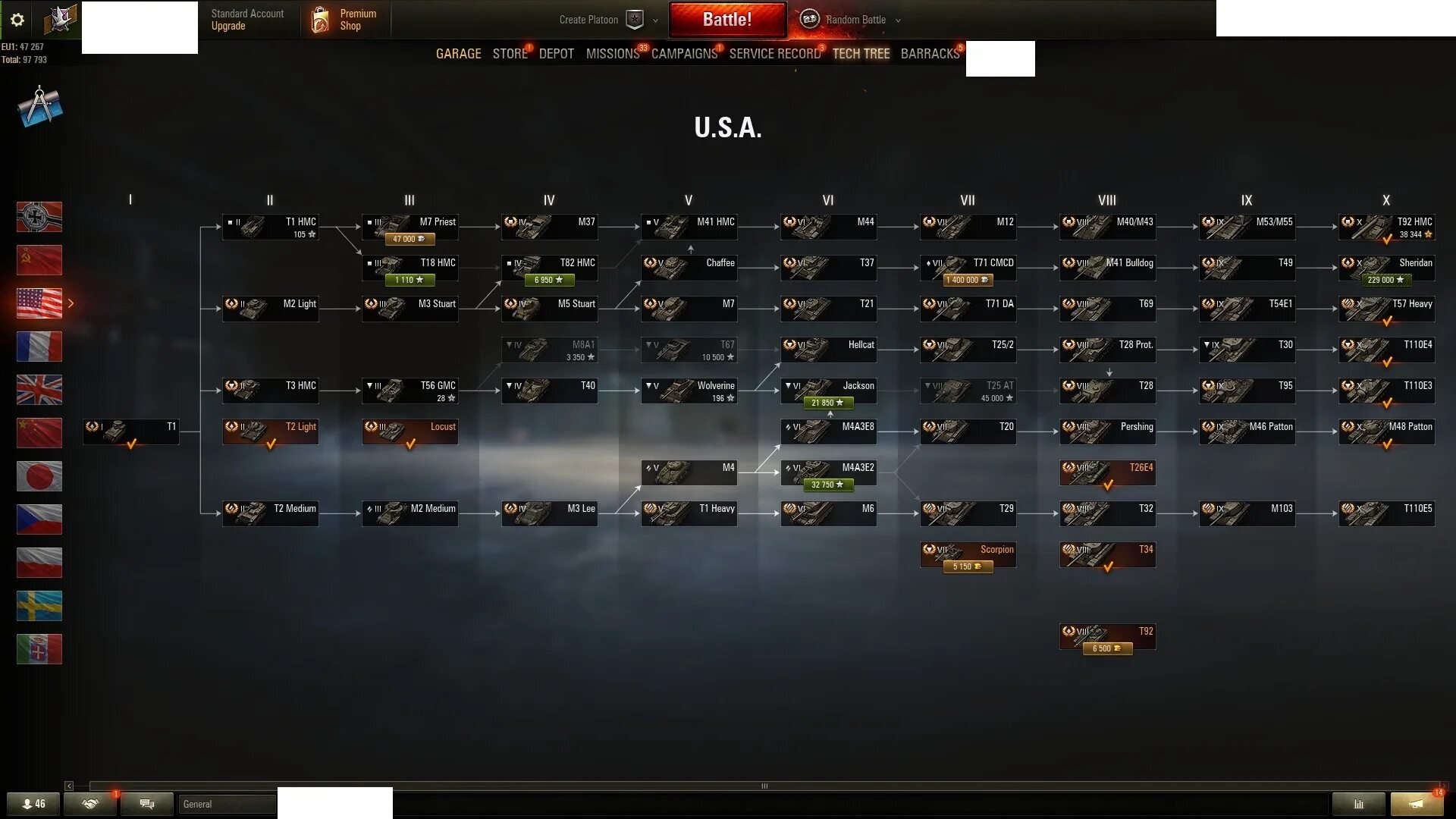This screenshot has height=819, width=1456.
Task: Select the T110E5 tier X tank
Action: point(1386,513)
